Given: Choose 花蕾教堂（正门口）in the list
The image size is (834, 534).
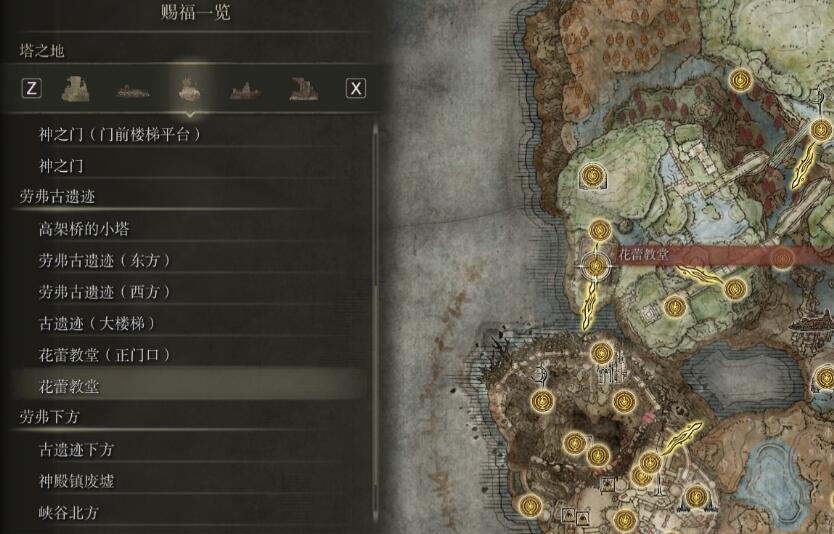Looking at the screenshot, I should pos(105,355).
